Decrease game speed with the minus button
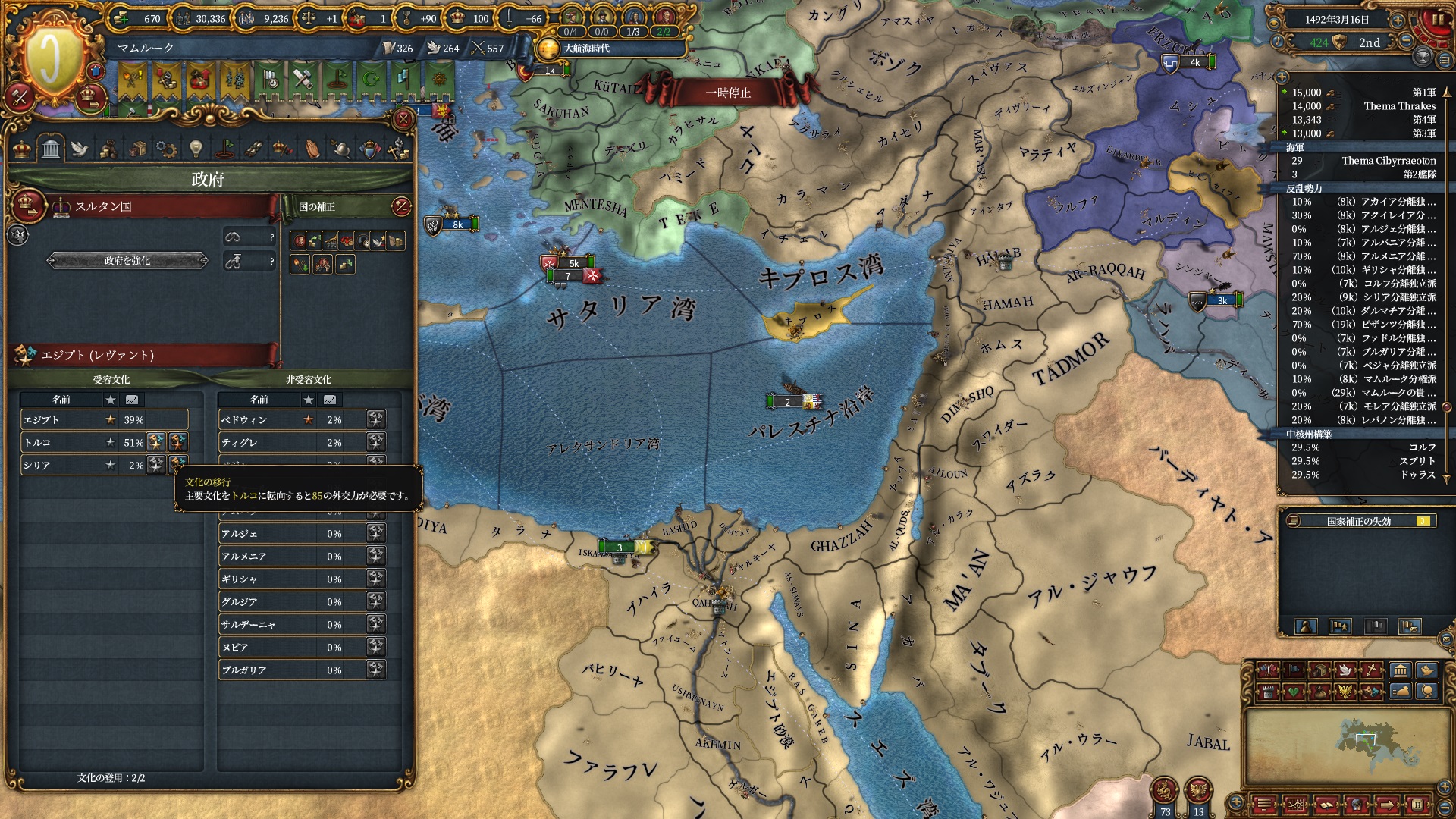 pos(1406,42)
